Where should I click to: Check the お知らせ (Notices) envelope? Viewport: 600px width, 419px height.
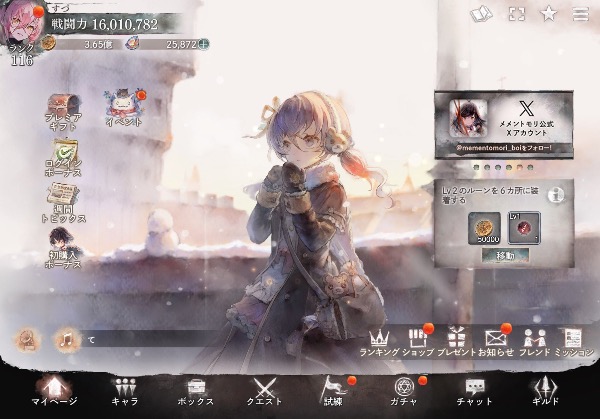coord(496,341)
